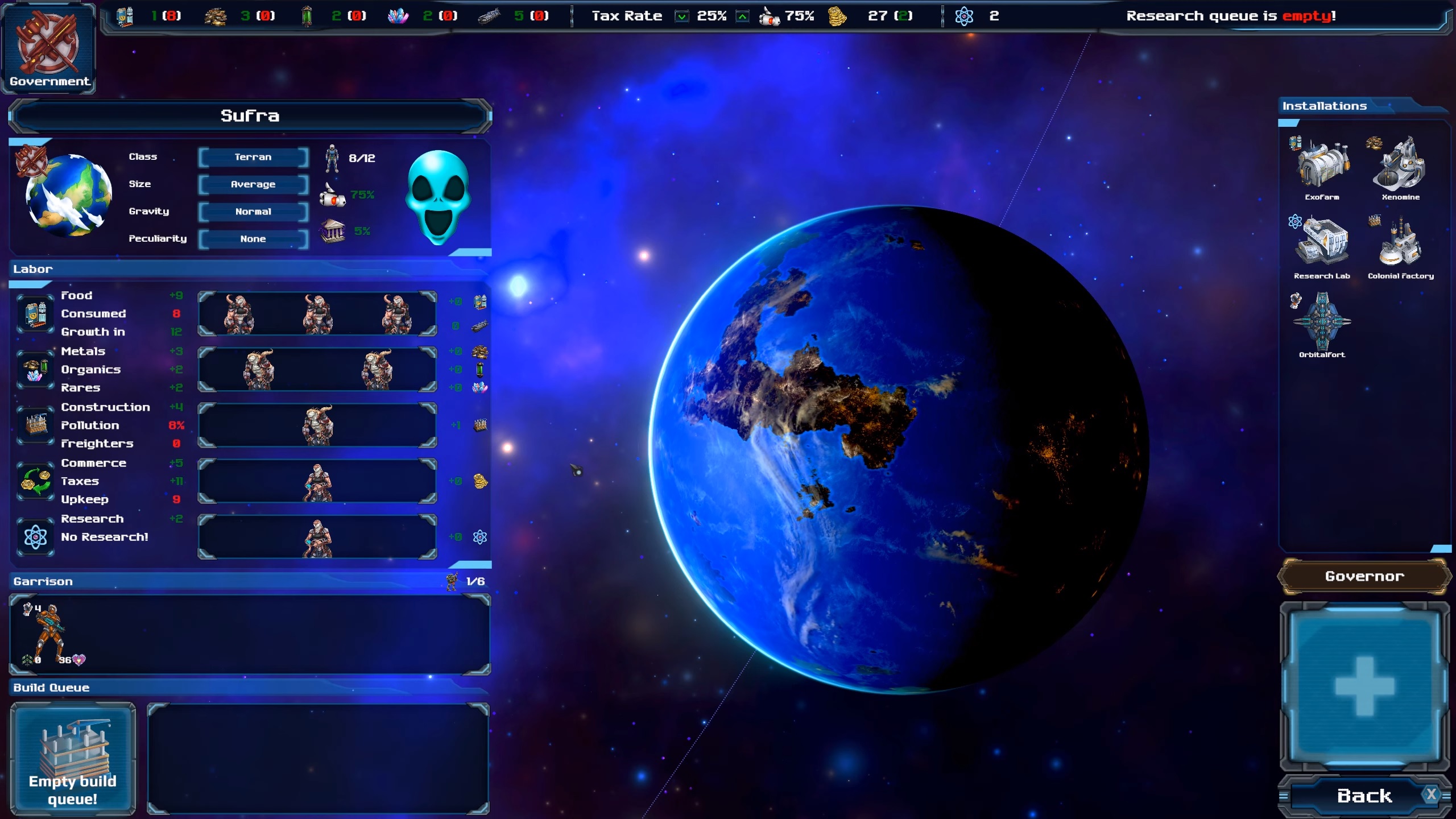The image size is (1456, 819).
Task: Go back with the Back button
Action: click(x=1364, y=796)
